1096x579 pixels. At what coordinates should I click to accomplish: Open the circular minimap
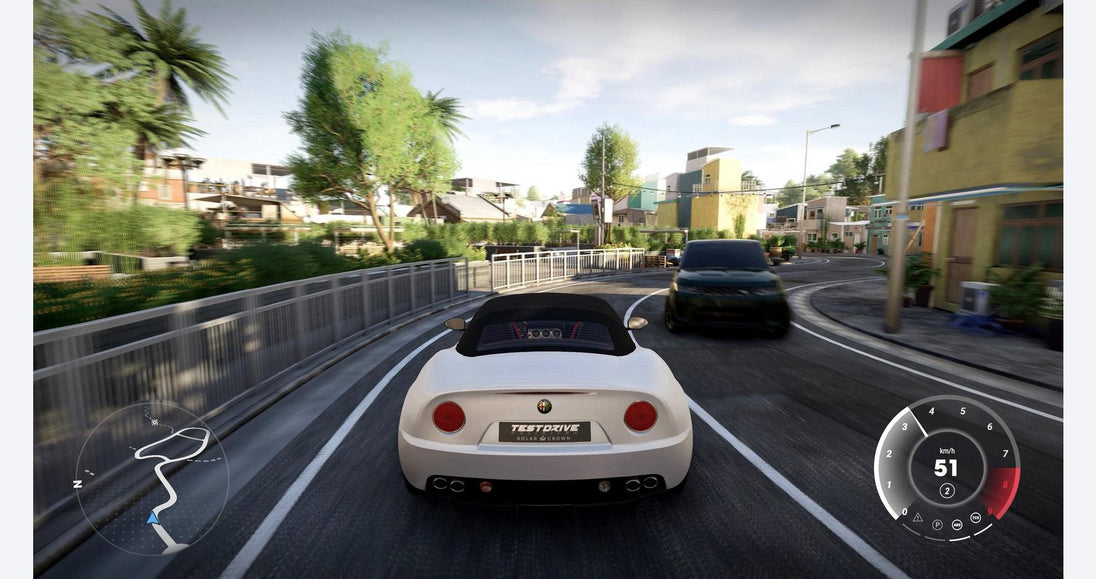(x=151, y=478)
